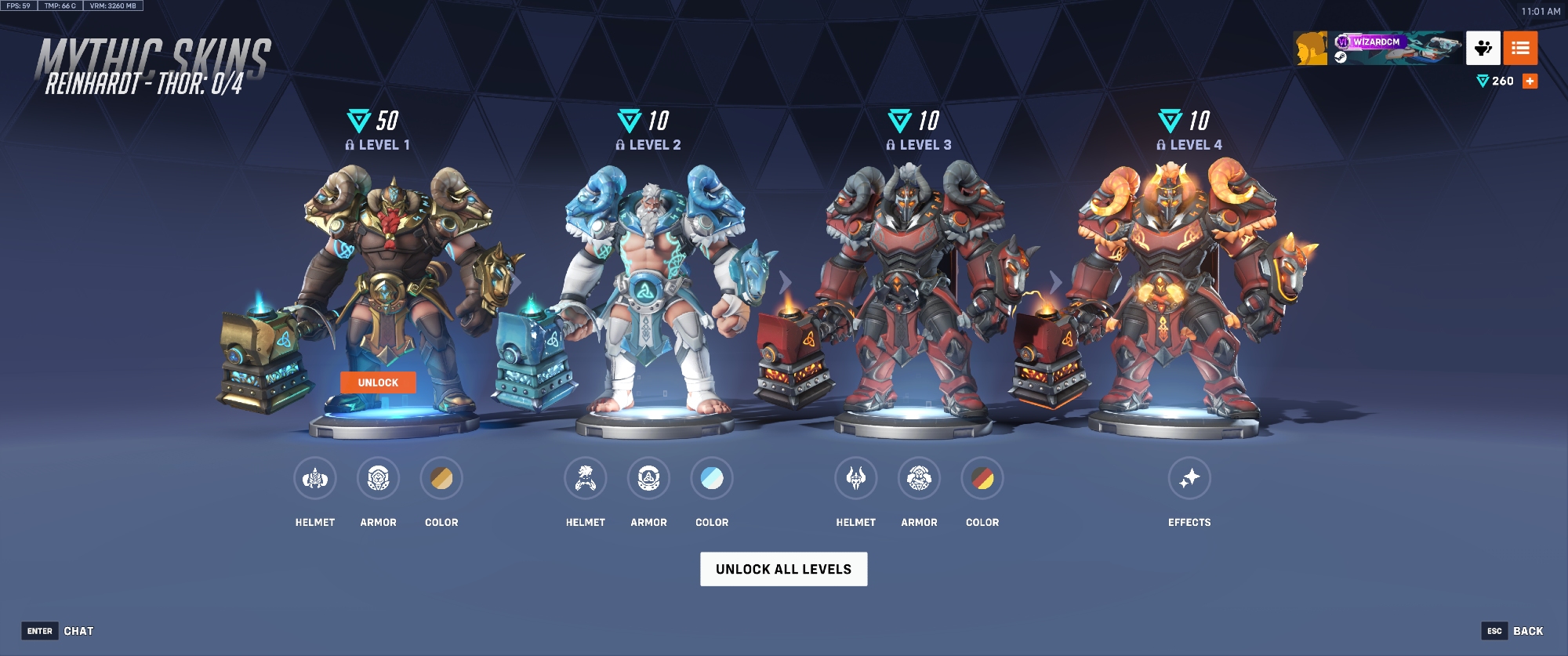Pick the gold and brown Color swatch
Viewport: 1568px width, 656px height.
tap(441, 478)
